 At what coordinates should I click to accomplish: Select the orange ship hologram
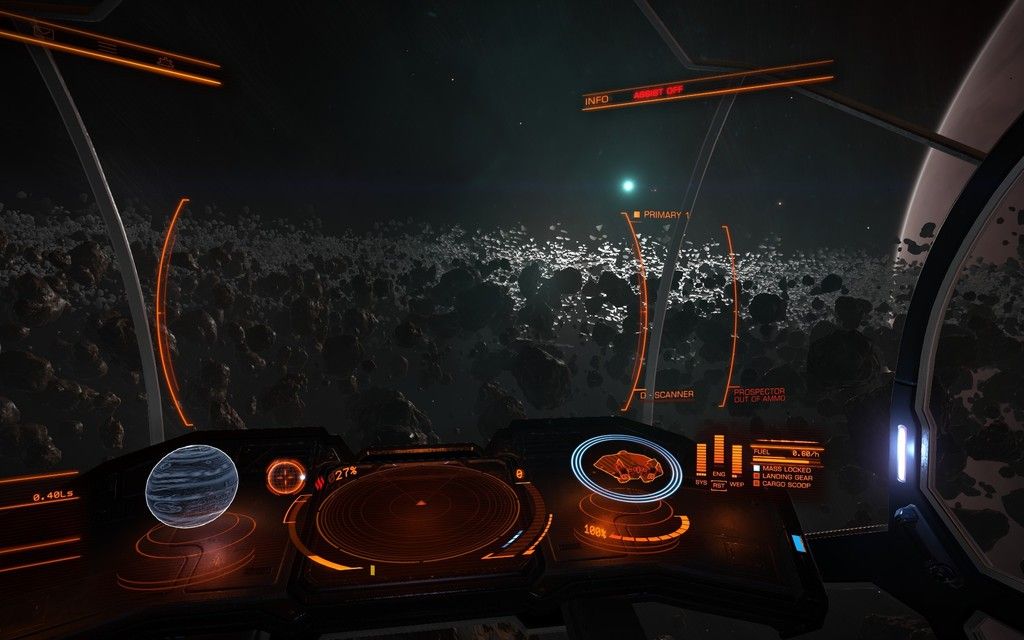coord(627,467)
